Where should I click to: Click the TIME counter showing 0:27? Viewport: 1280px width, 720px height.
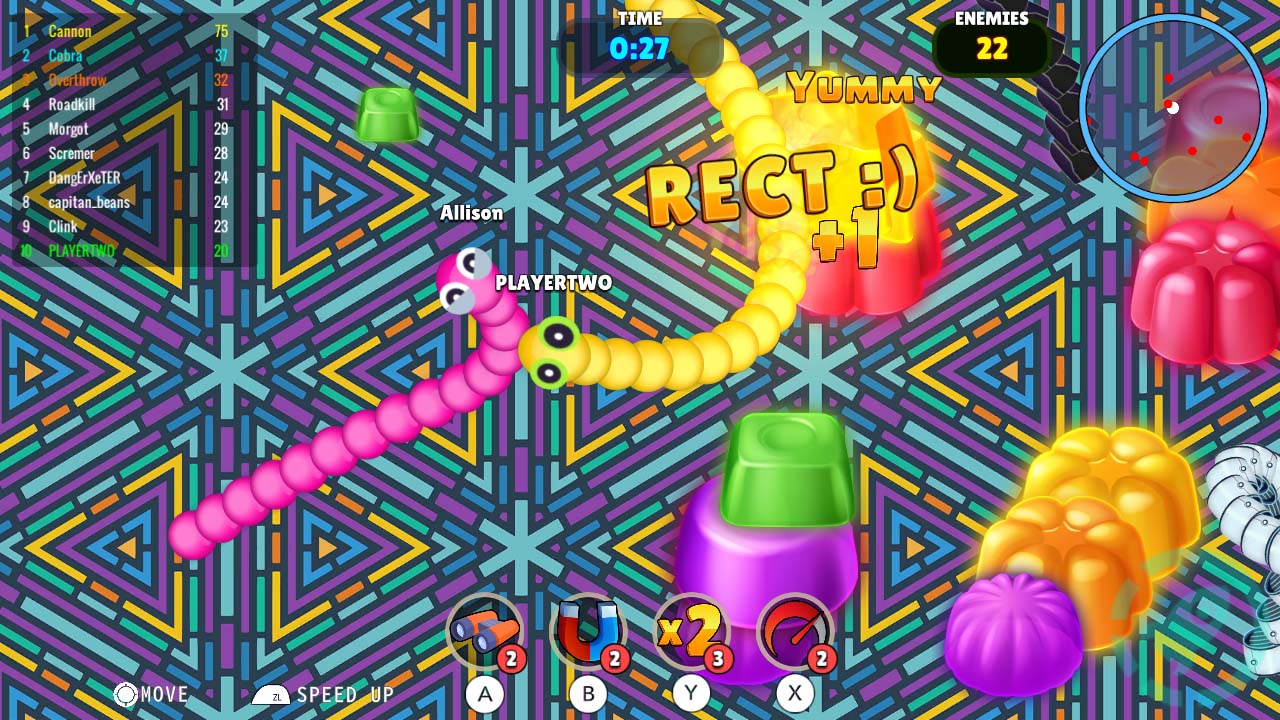pos(640,40)
